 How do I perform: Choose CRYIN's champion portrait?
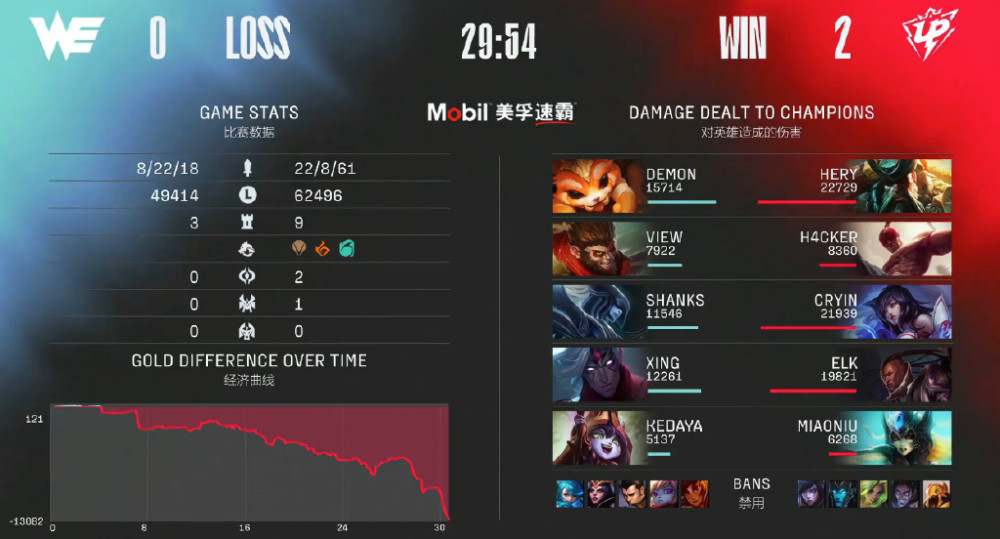pos(907,310)
